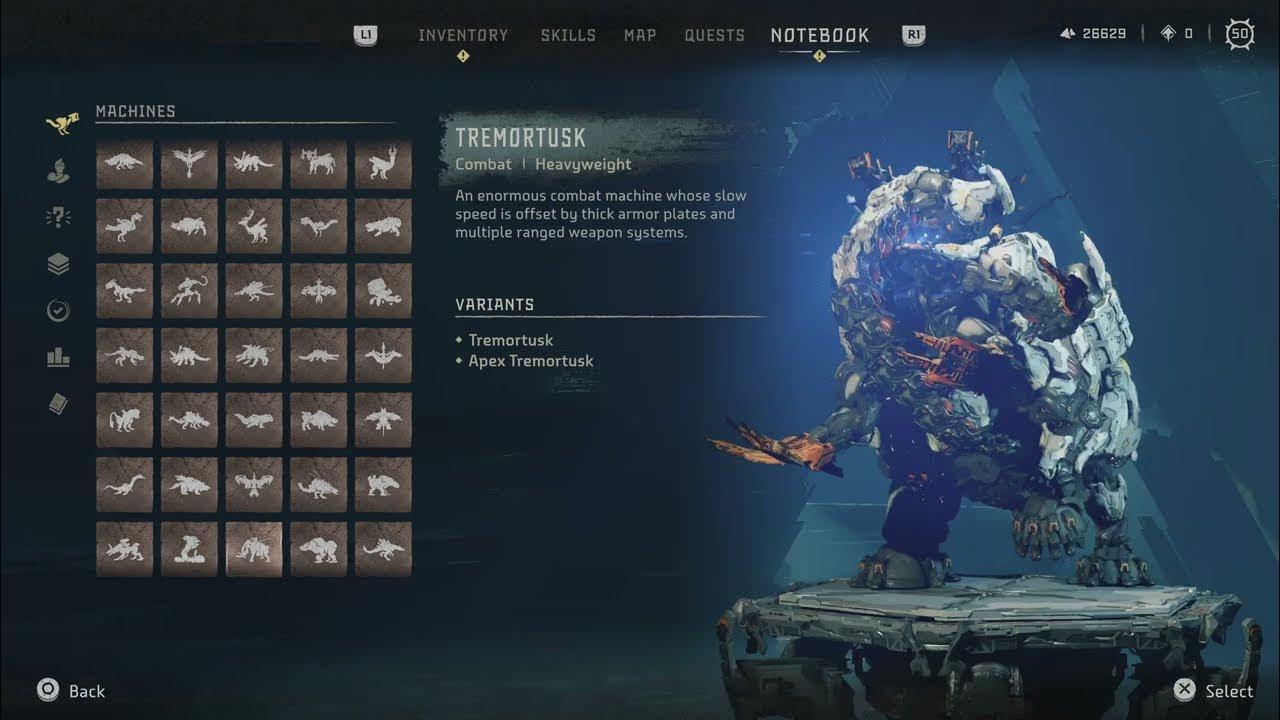Open the Machines notebook category icon
Image resolution: width=1280 pixels, height=720 pixels.
(x=61, y=125)
